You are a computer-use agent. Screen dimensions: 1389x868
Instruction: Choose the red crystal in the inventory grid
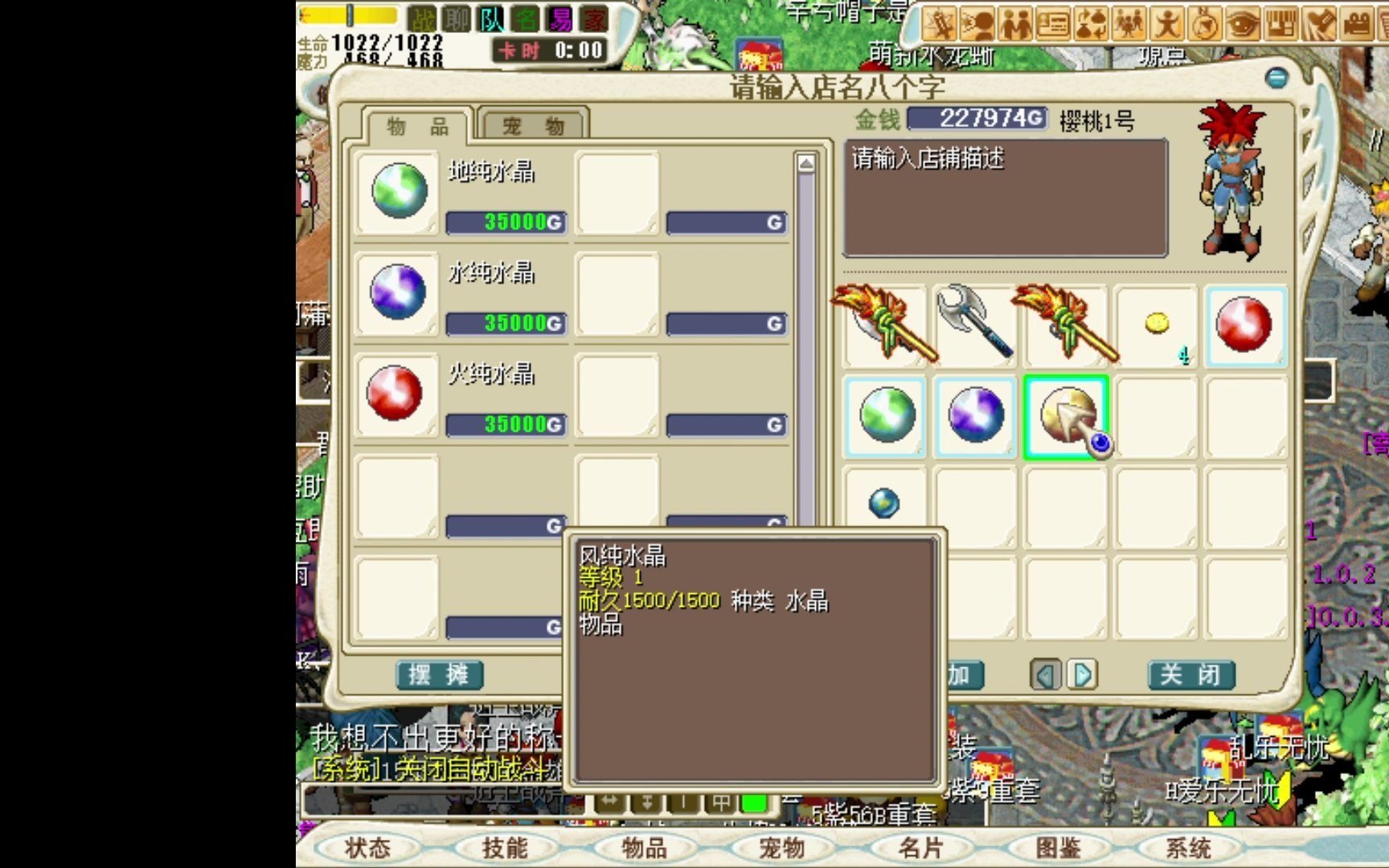coord(1244,325)
